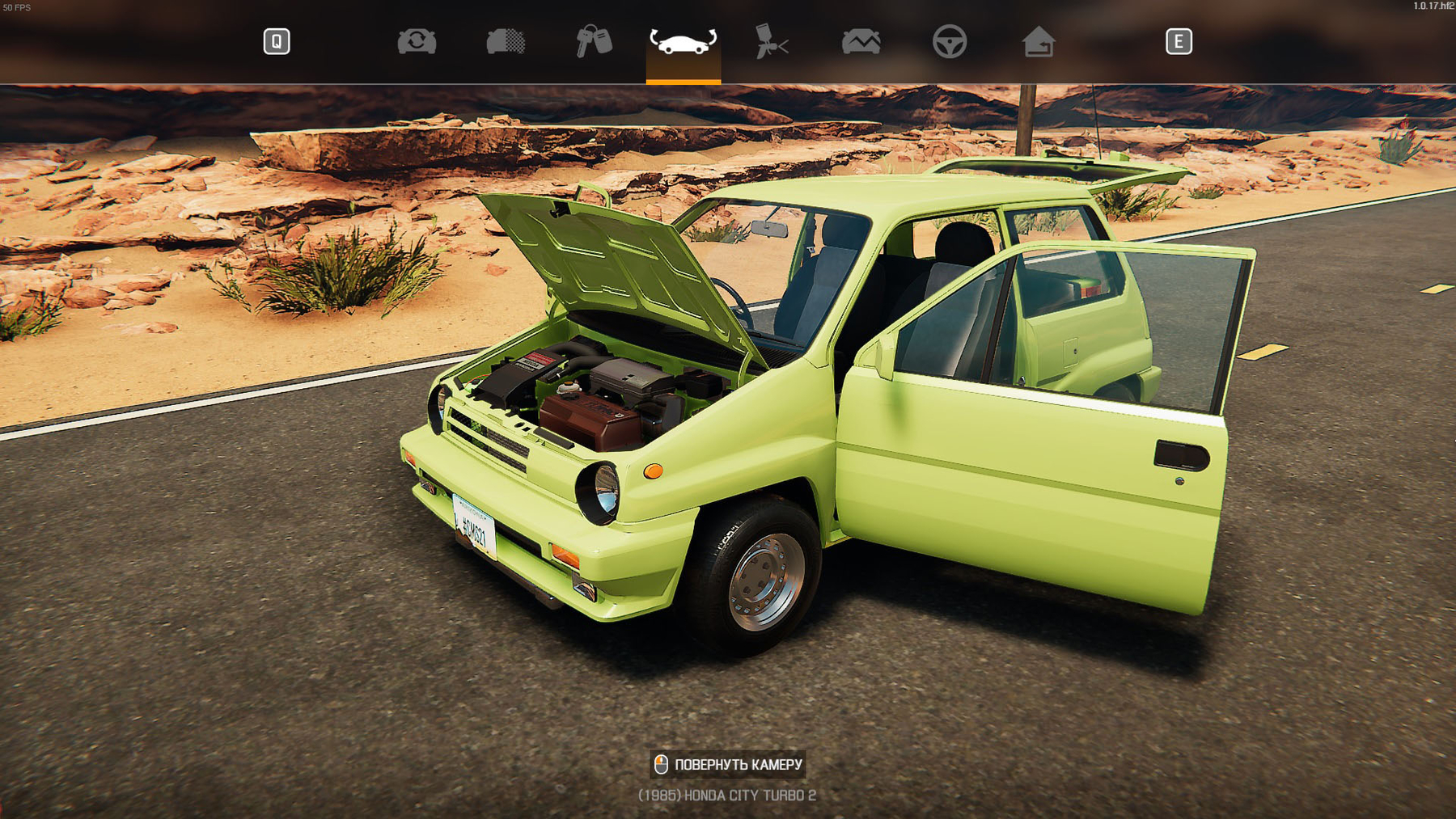This screenshot has height=819, width=1456.
Task: Switch to the paint spray gun tab
Action: coord(772,41)
